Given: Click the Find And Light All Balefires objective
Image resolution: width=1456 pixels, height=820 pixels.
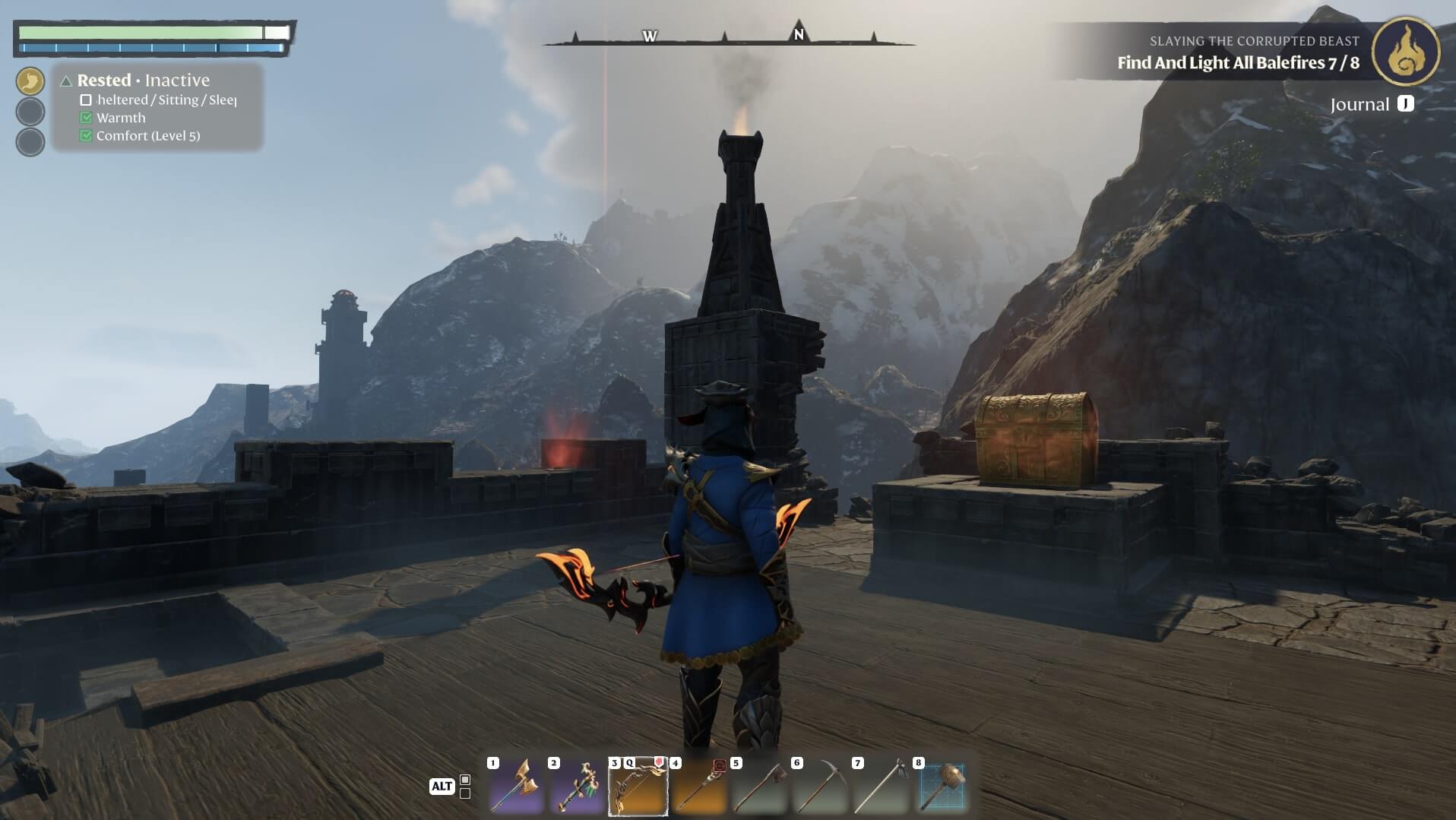Looking at the screenshot, I should pyautogui.click(x=1238, y=63).
